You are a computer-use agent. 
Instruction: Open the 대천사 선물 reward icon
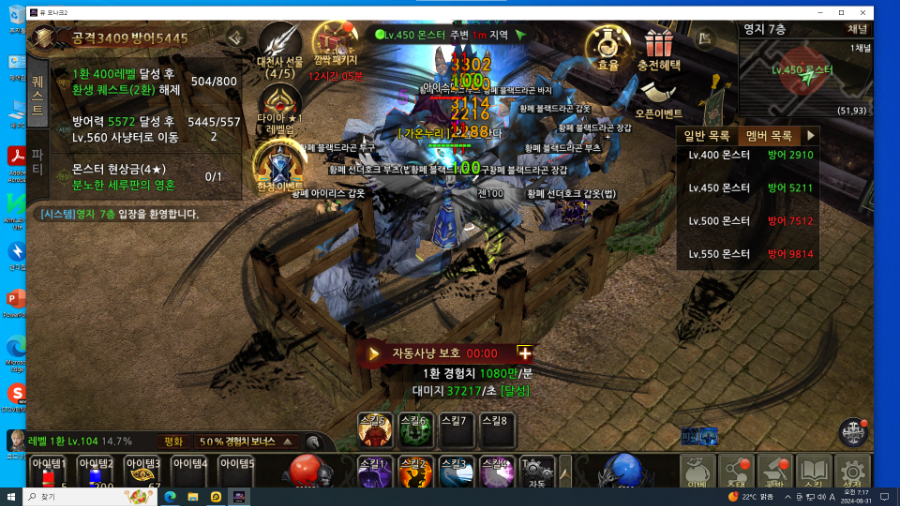[280, 47]
